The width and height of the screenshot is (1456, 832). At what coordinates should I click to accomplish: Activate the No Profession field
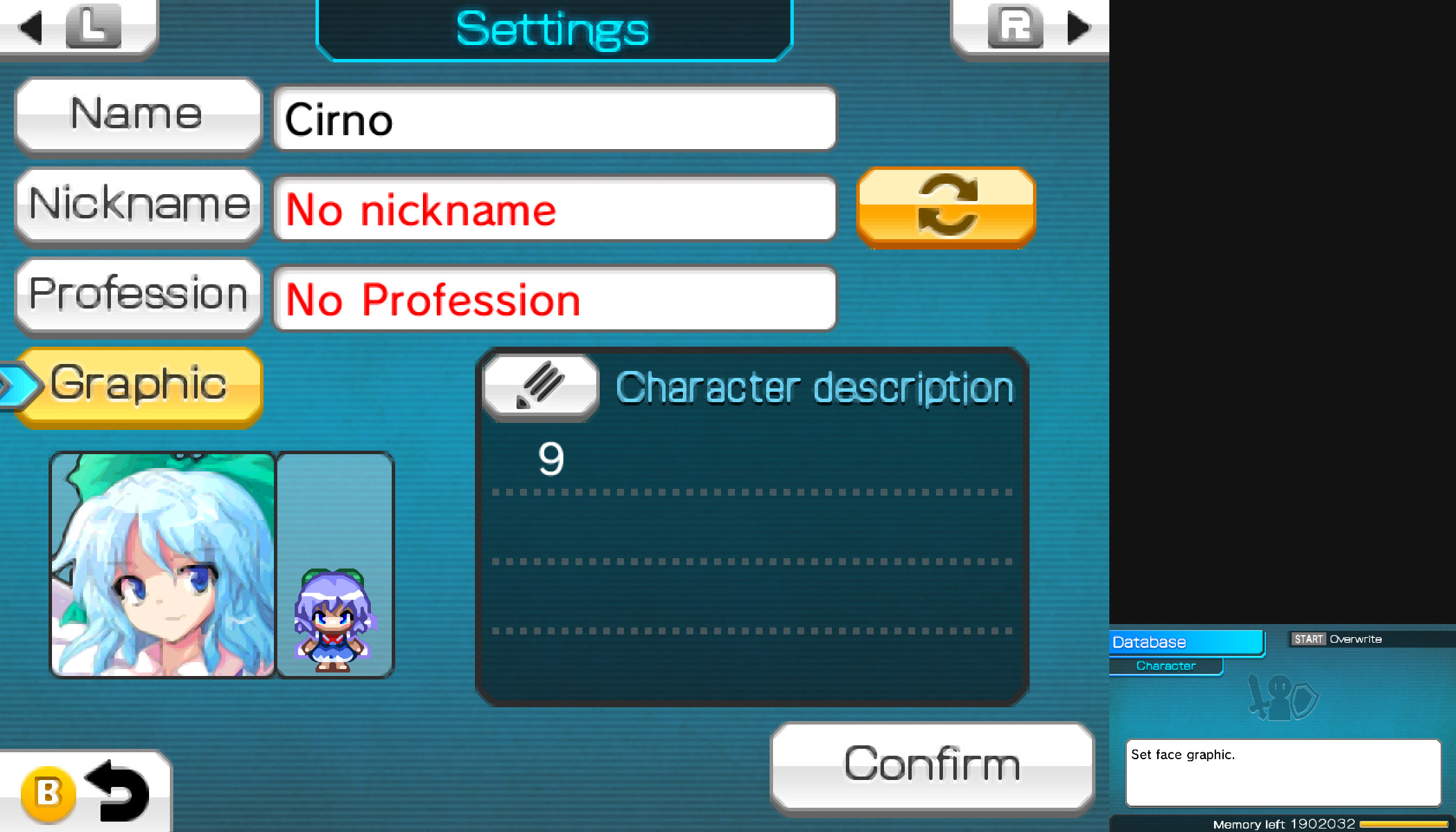(555, 298)
